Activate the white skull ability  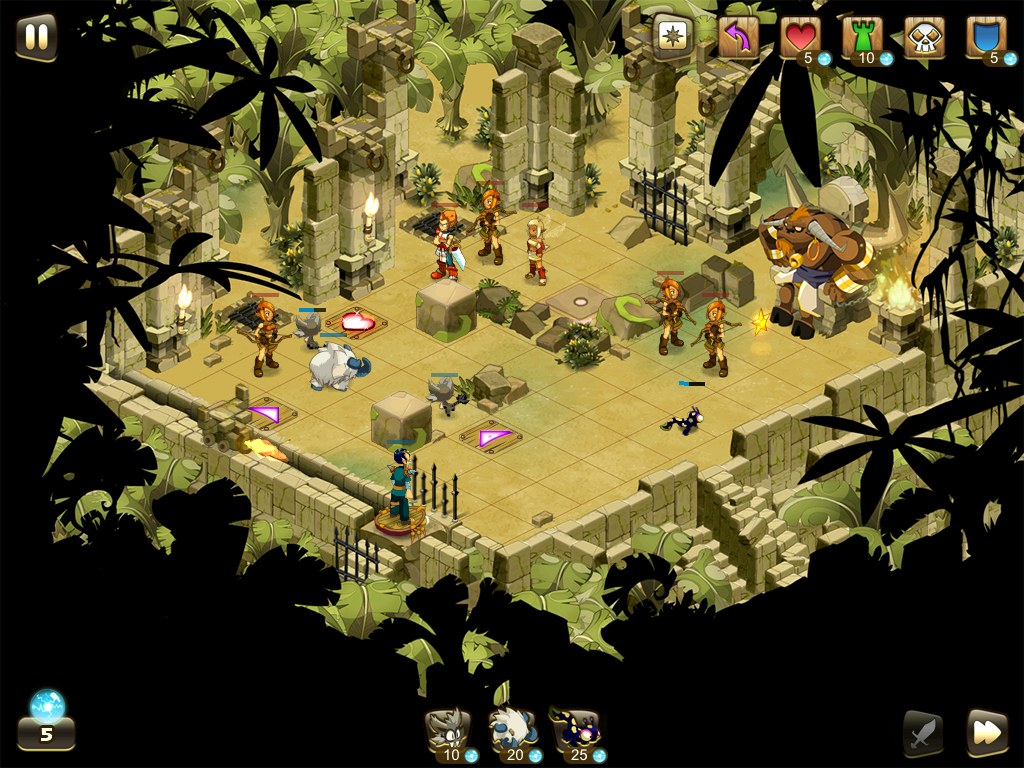tap(924, 38)
